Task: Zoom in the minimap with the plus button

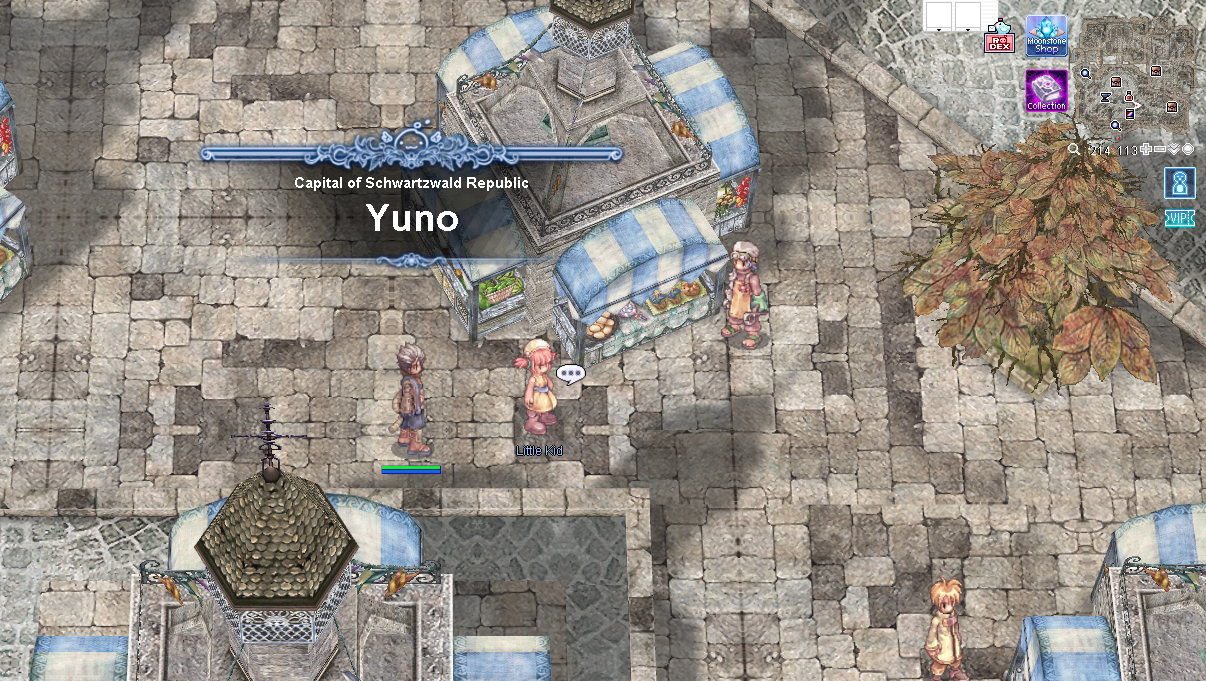Action: [1145, 149]
